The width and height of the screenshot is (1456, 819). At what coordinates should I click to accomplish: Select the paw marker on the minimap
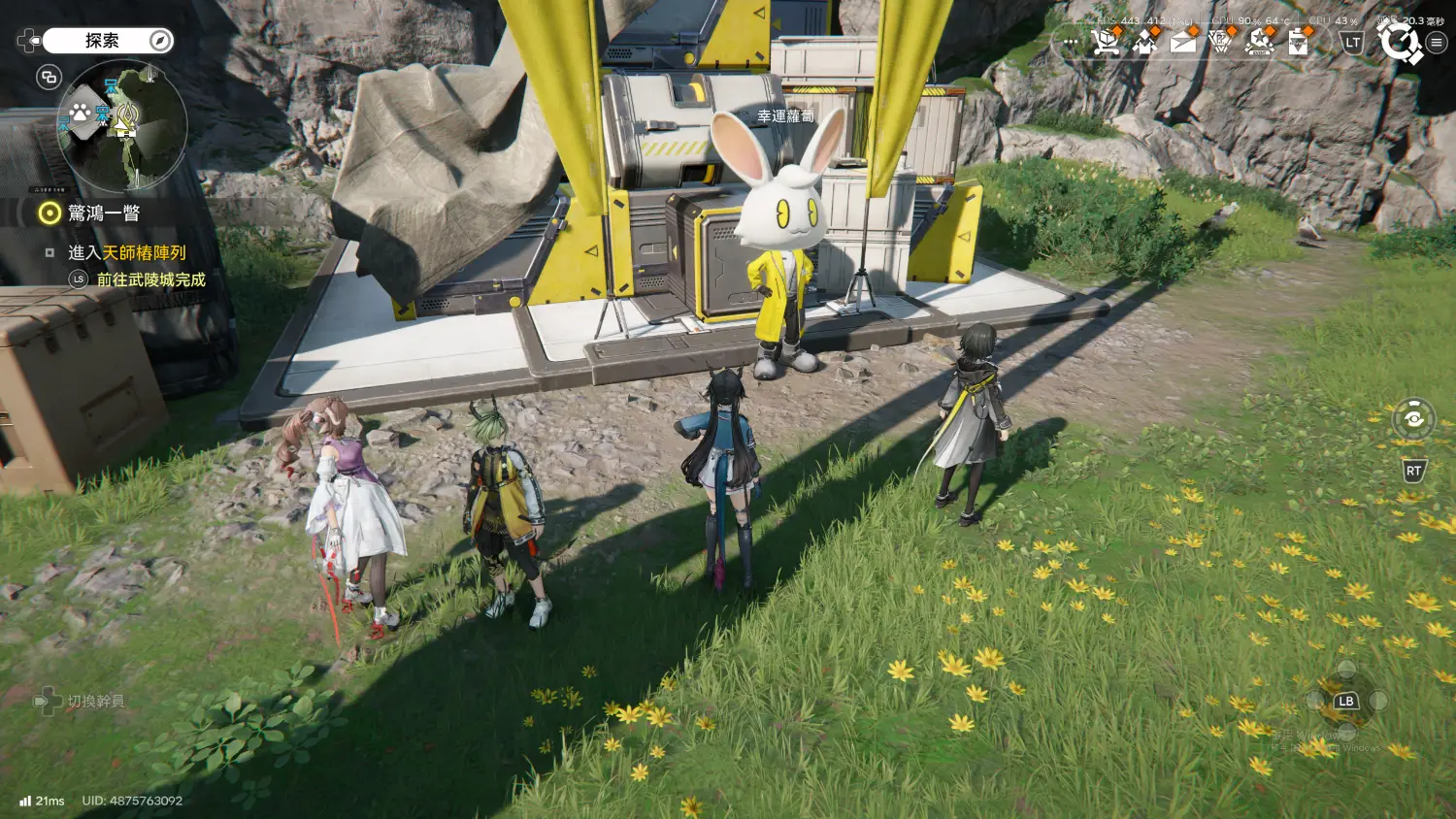click(80, 114)
